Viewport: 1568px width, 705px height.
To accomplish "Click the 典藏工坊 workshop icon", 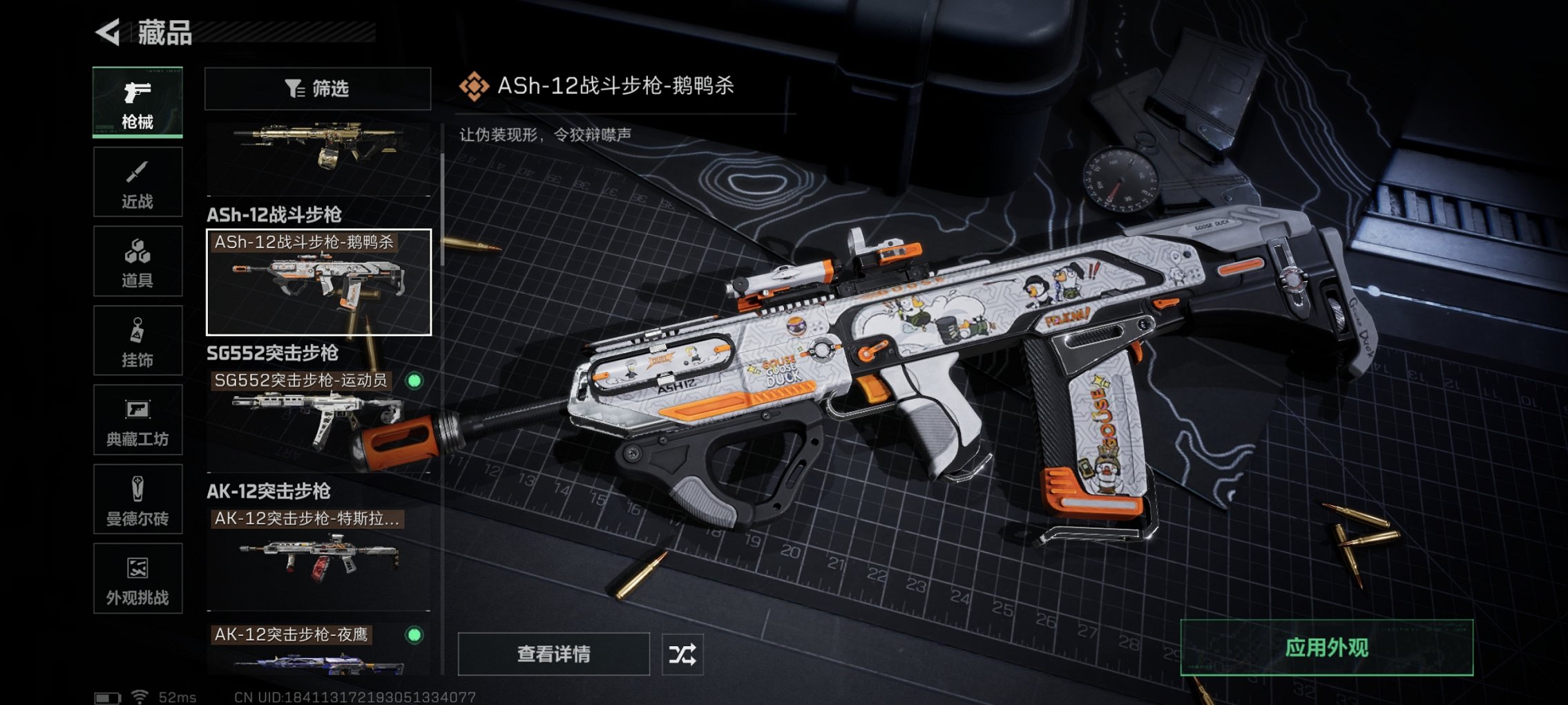I will click(136, 420).
